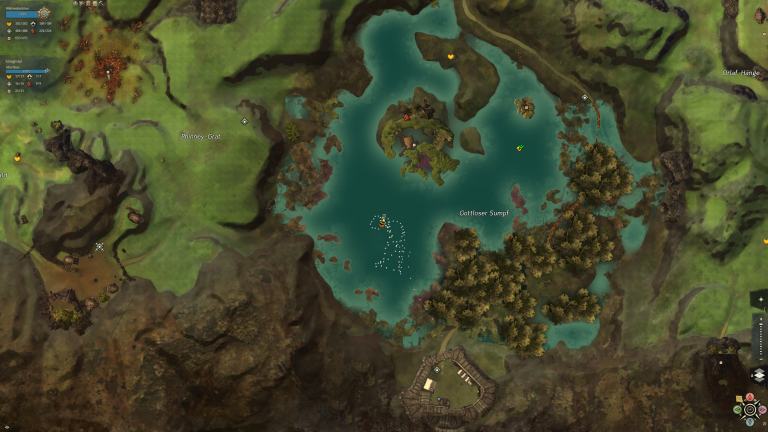Click the waypoint marker near Phinney-Grat
Viewport: 768px width, 432px height.
(245, 121)
